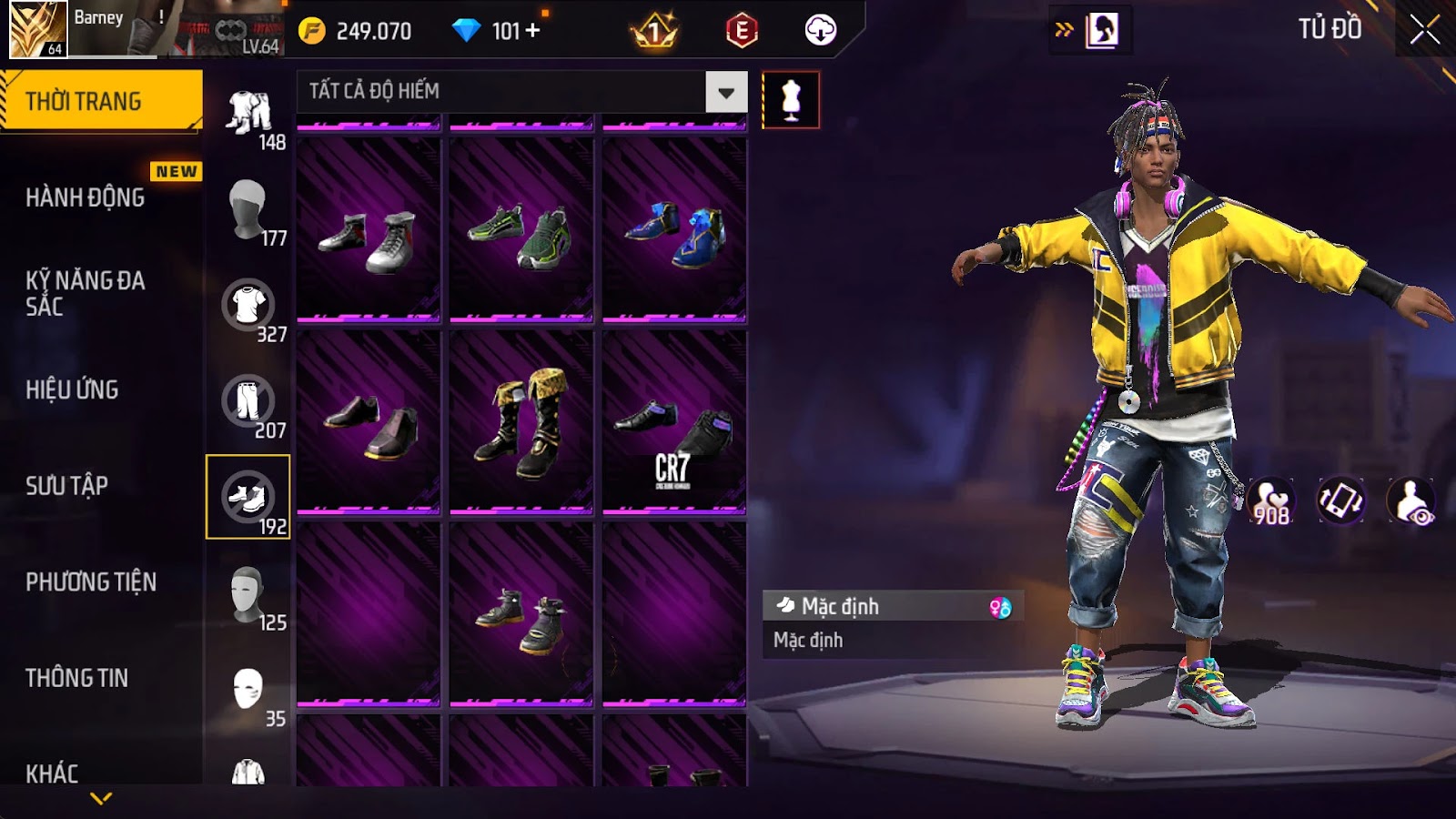The height and width of the screenshot is (819, 1456).
Task: Select the CR7 black shoes item
Action: click(x=673, y=421)
